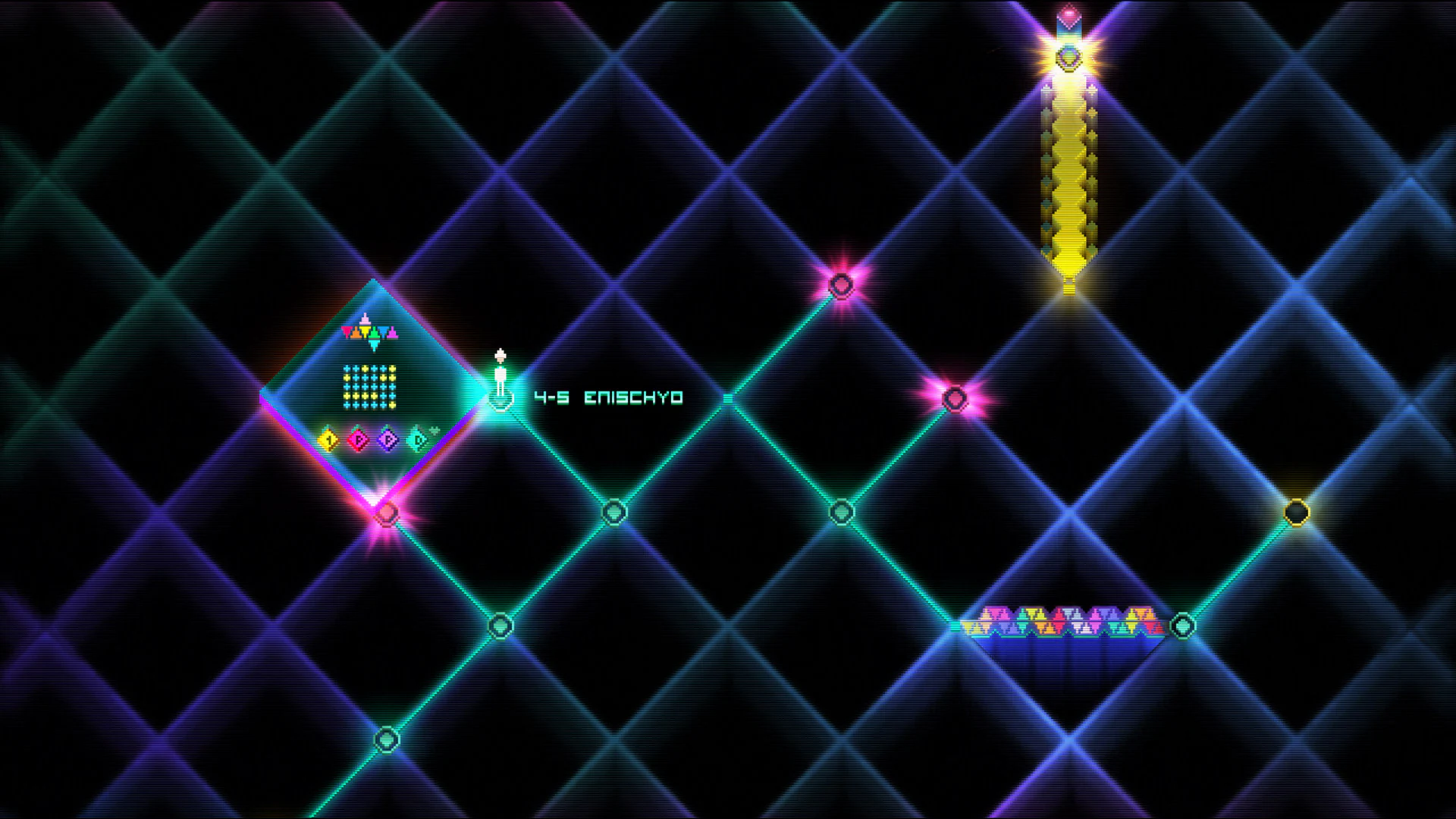Click the row of colored triangles in the panel
This screenshot has height=819, width=1456.
point(370,331)
